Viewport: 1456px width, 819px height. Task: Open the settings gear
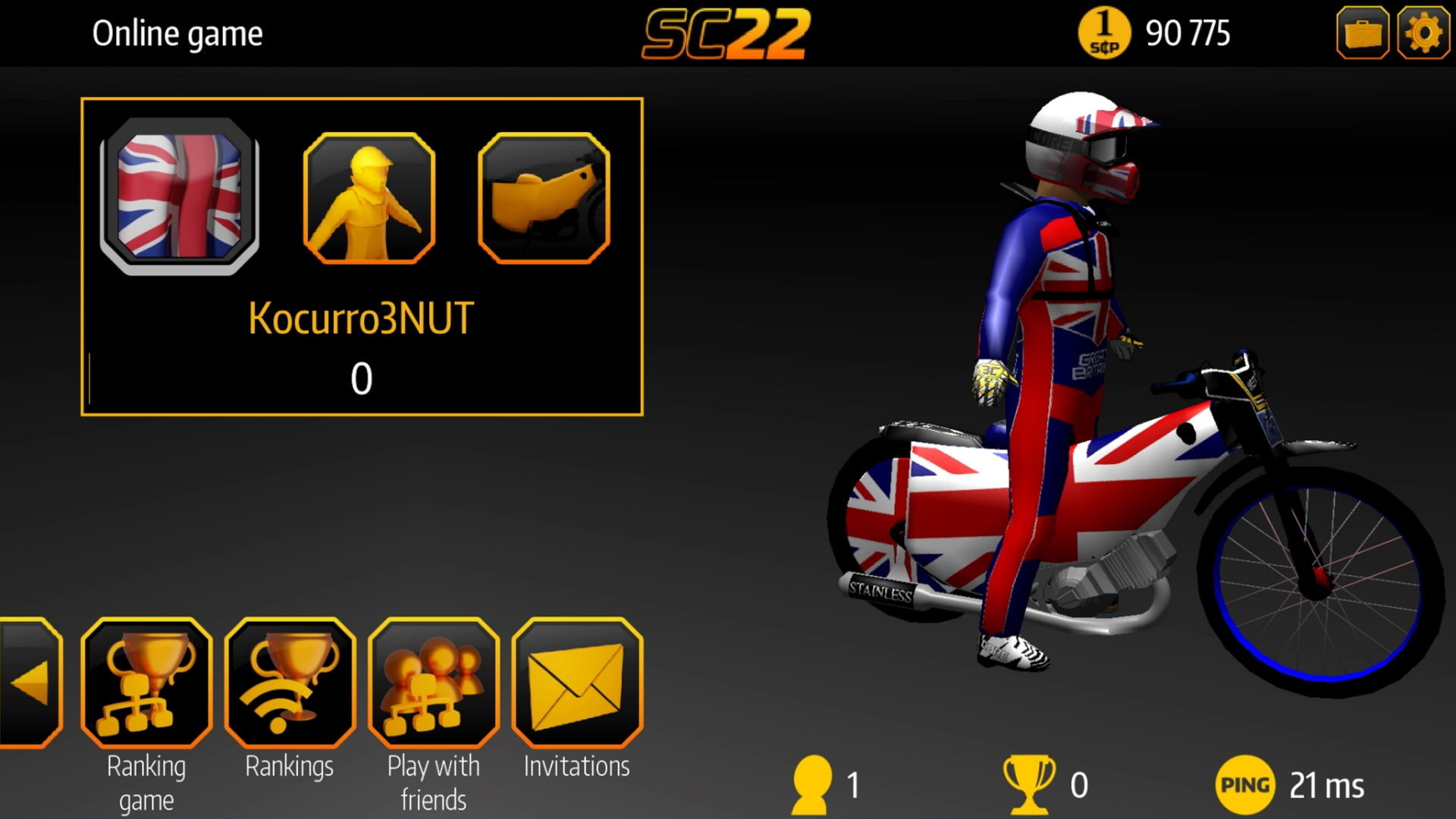click(1423, 33)
